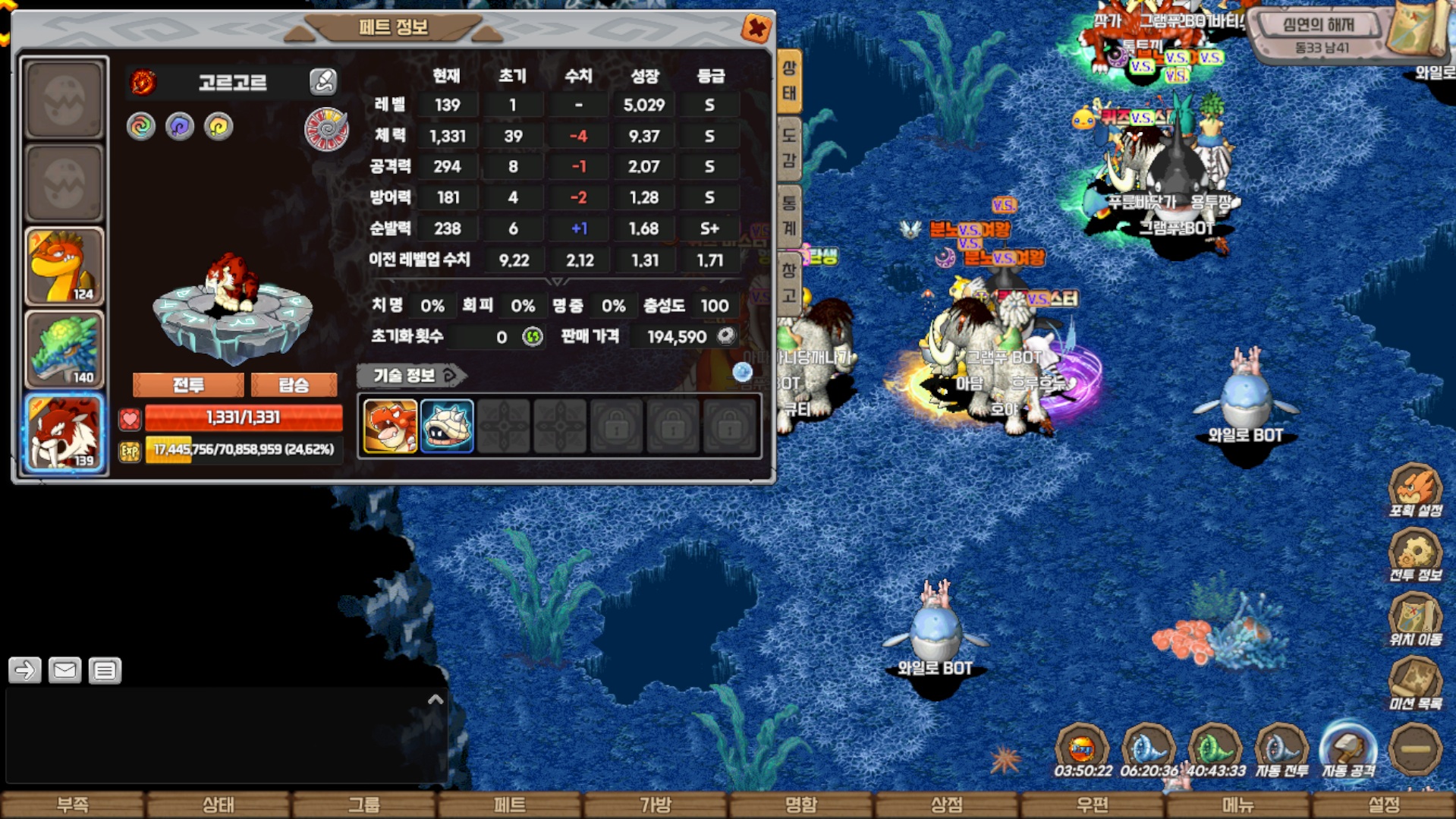
Task: Open the 설정 settings menu
Action: point(1384,805)
